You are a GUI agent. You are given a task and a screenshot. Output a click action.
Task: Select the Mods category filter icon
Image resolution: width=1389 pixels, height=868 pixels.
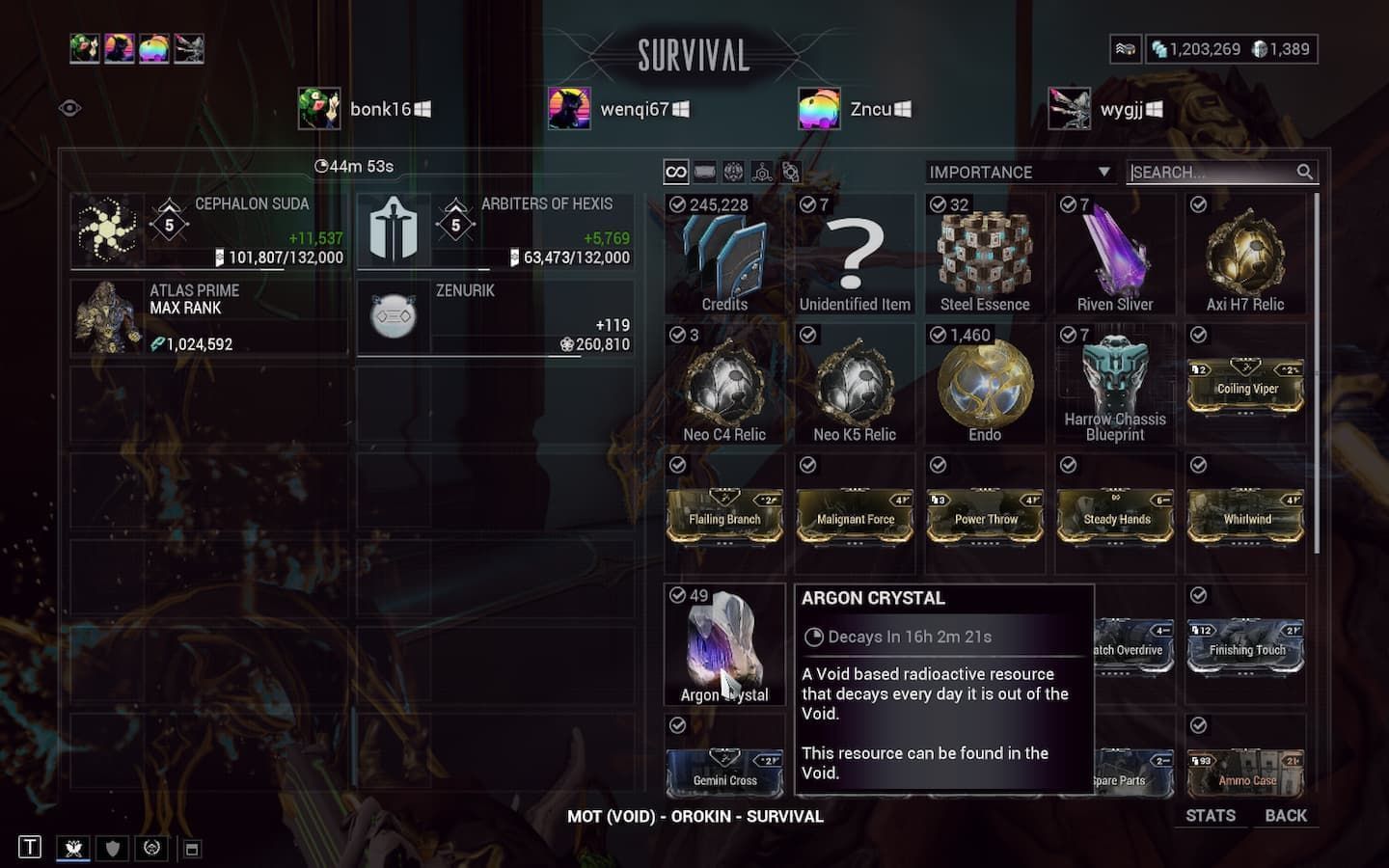click(703, 171)
